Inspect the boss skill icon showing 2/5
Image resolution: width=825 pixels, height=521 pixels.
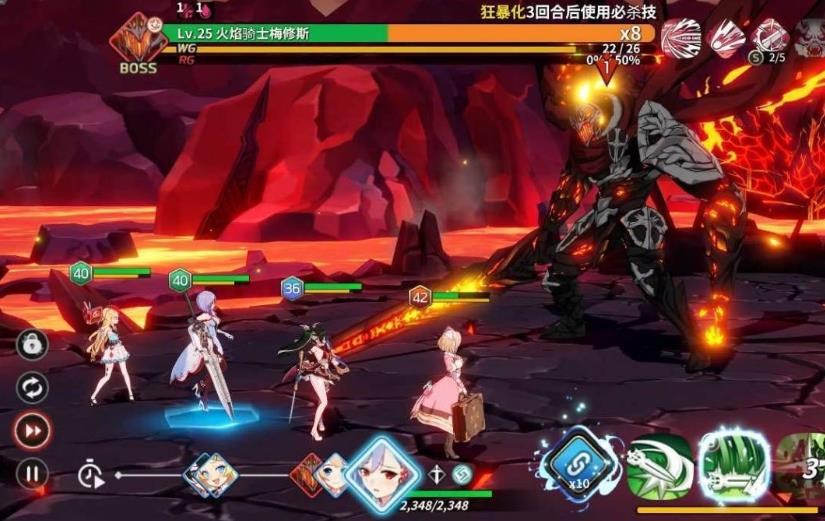(770, 38)
